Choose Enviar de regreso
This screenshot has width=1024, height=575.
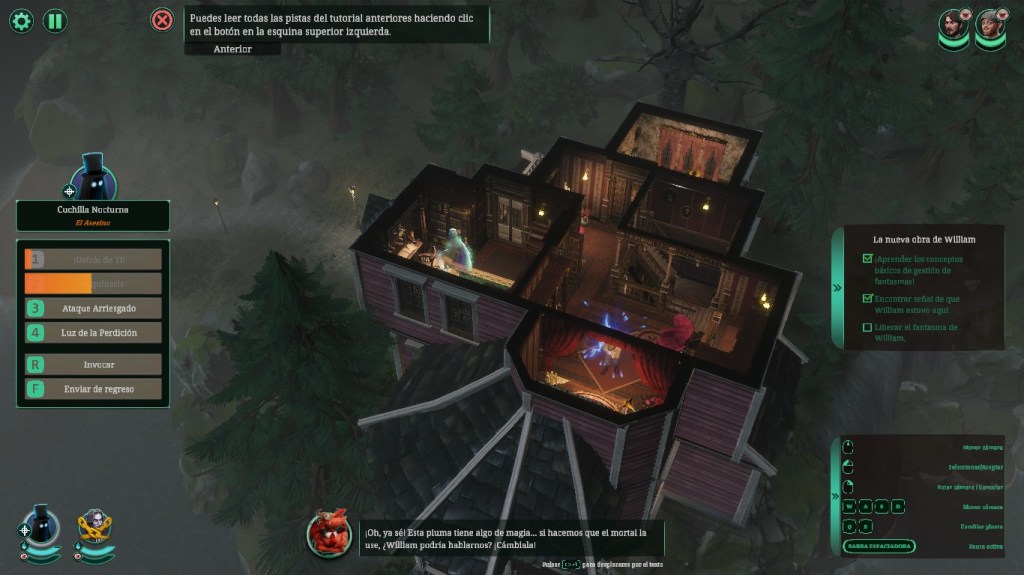[93, 389]
